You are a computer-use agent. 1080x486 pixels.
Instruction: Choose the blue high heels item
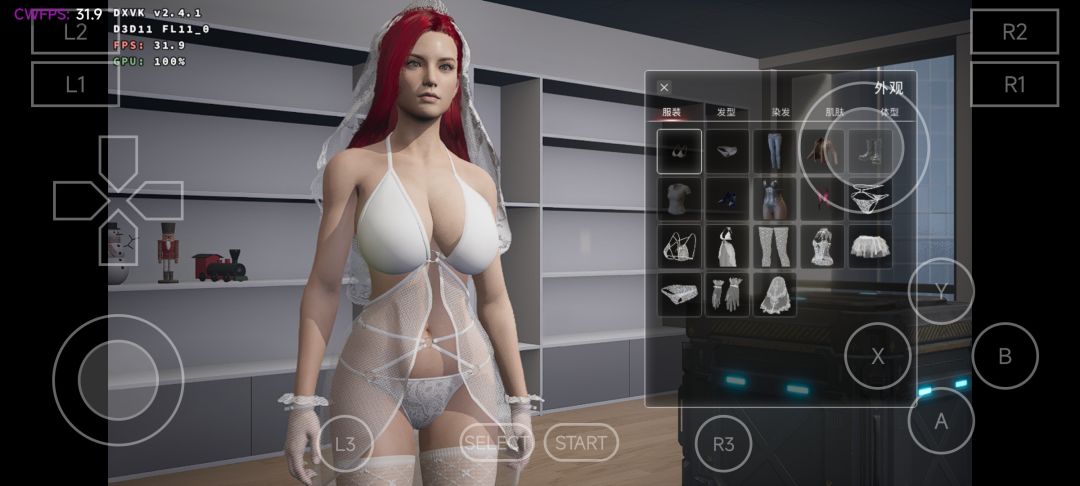tap(727, 199)
